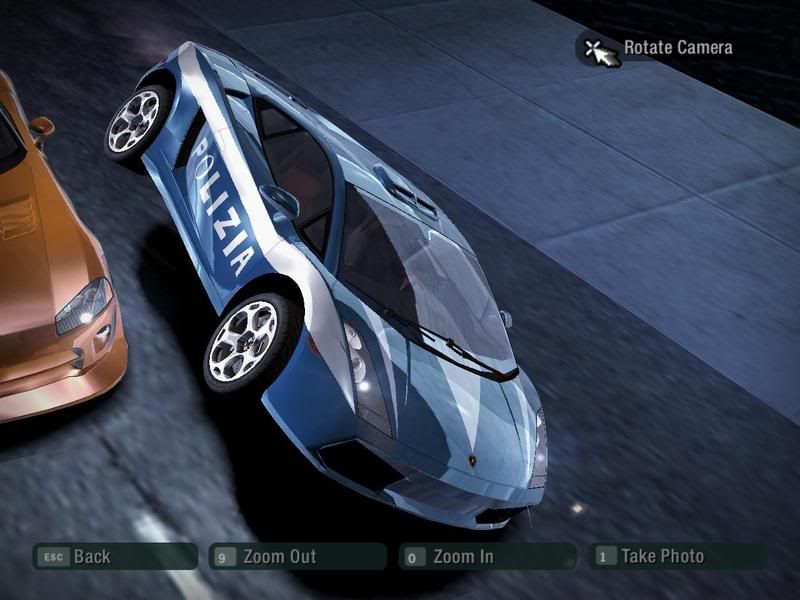Select the Zoom Out option
The image size is (800, 600).
tap(296, 556)
